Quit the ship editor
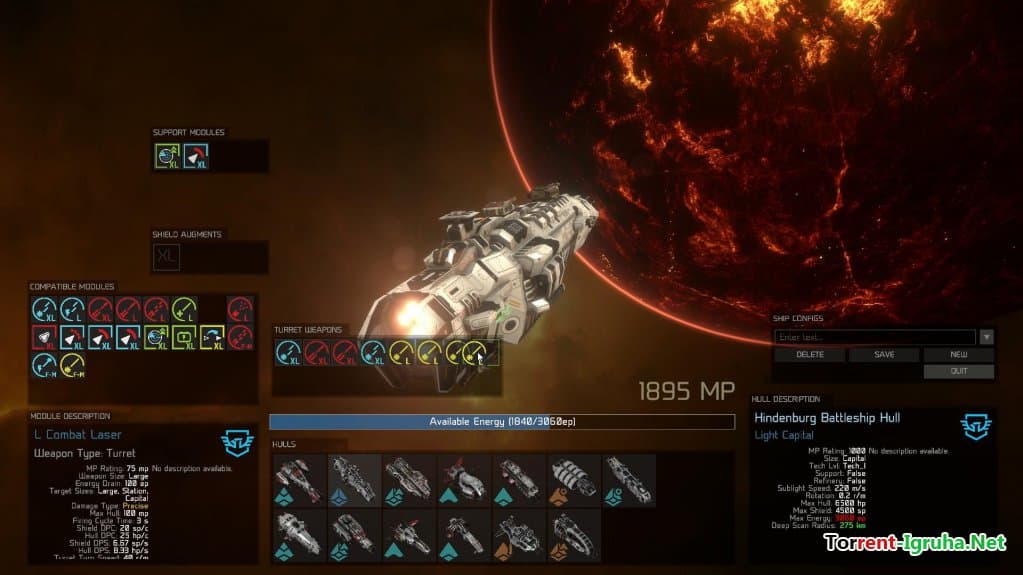Viewport: 1023px width, 575px height. [x=958, y=371]
